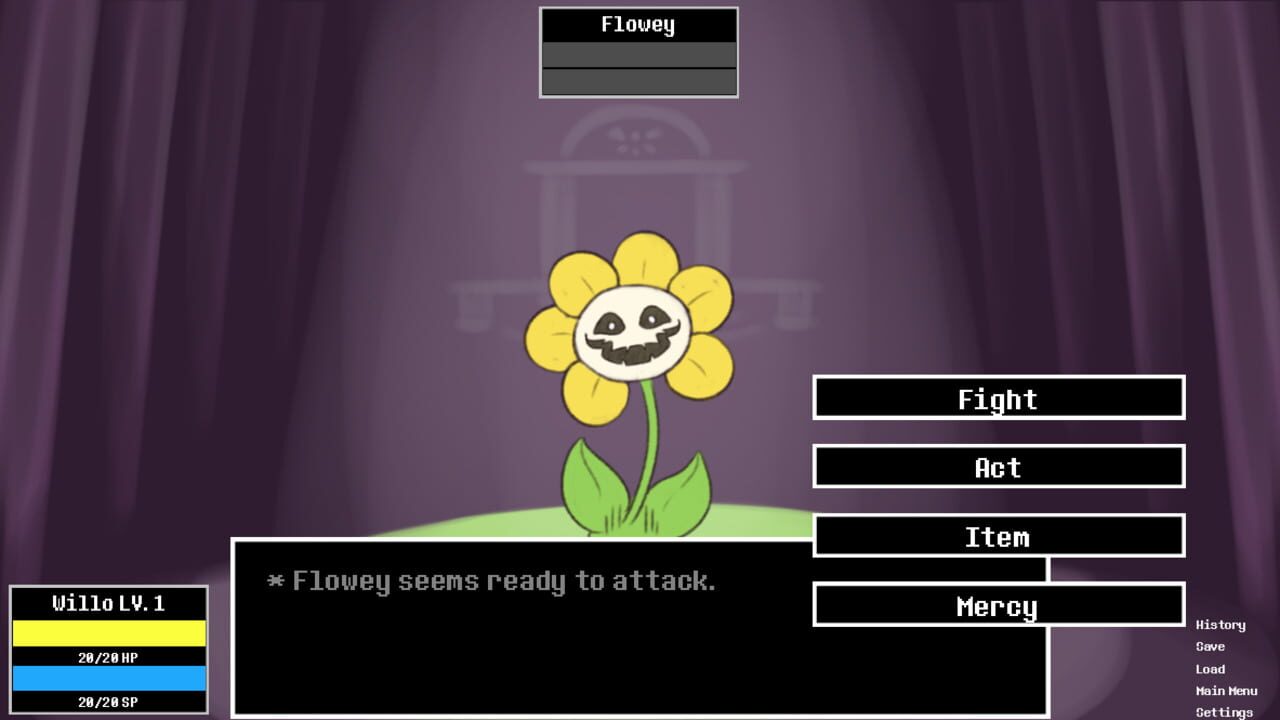Save the current game

1211,646
